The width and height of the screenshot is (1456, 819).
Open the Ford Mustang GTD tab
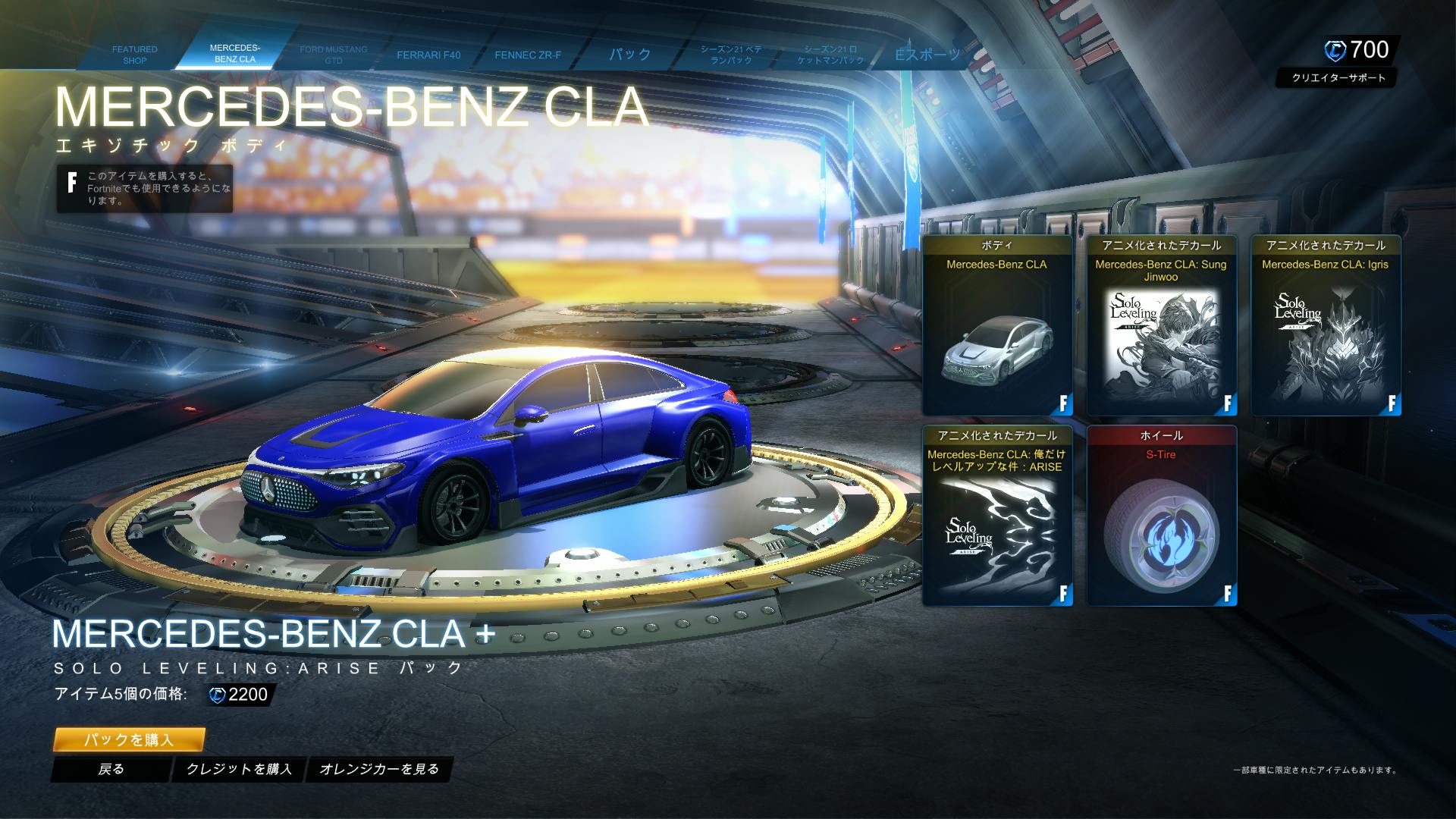[x=333, y=55]
